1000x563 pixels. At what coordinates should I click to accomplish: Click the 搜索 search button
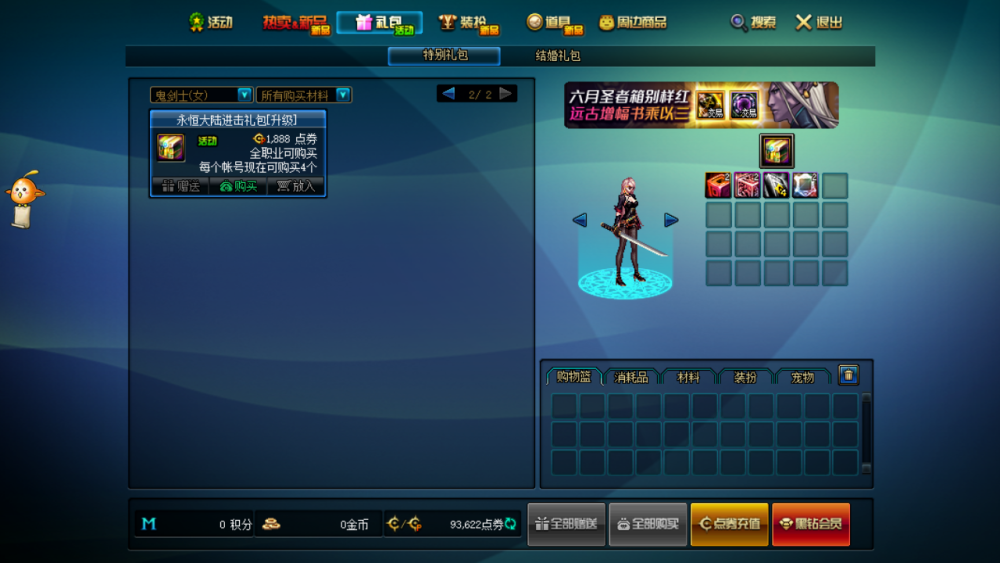pyautogui.click(x=753, y=22)
